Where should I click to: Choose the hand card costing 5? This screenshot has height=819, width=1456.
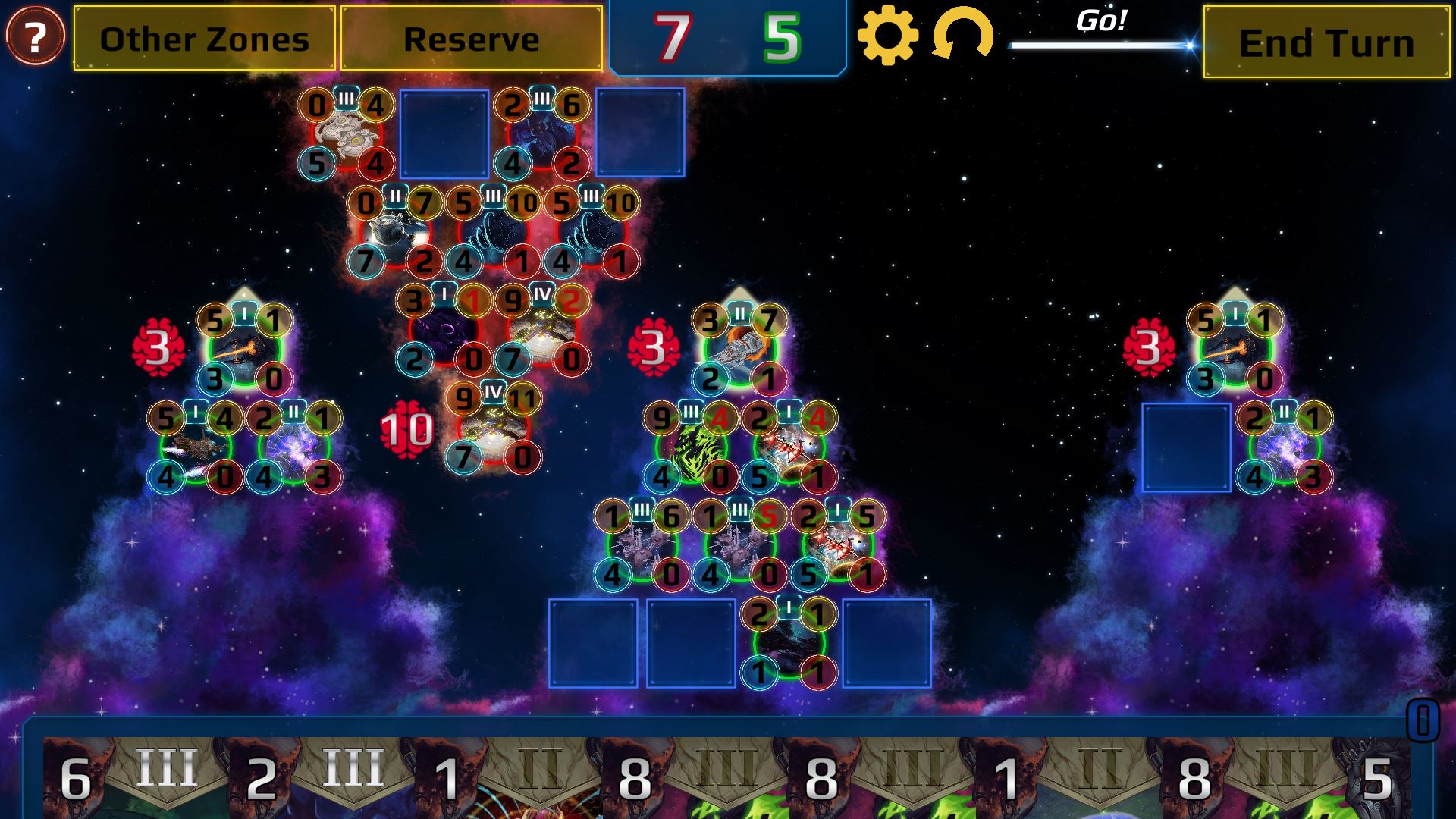point(1380,777)
